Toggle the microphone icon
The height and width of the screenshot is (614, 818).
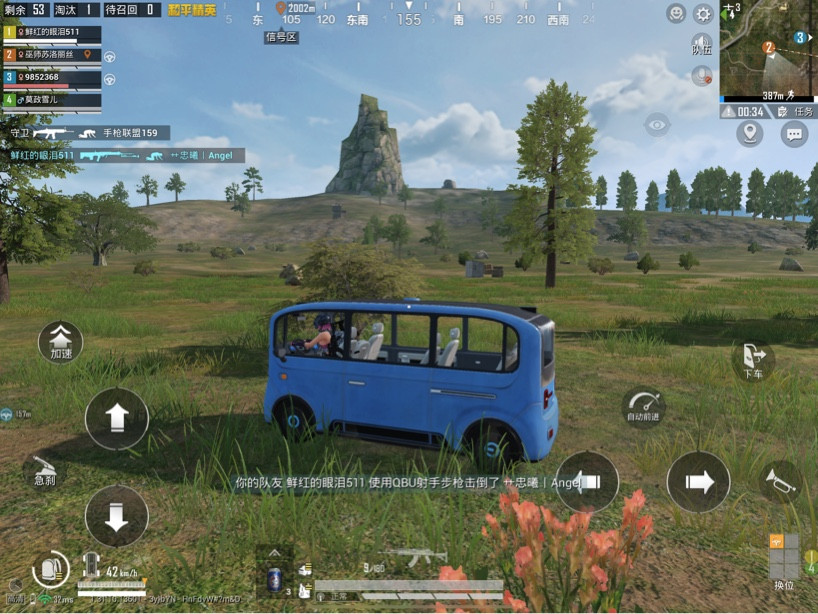click(x=702, y=75)
